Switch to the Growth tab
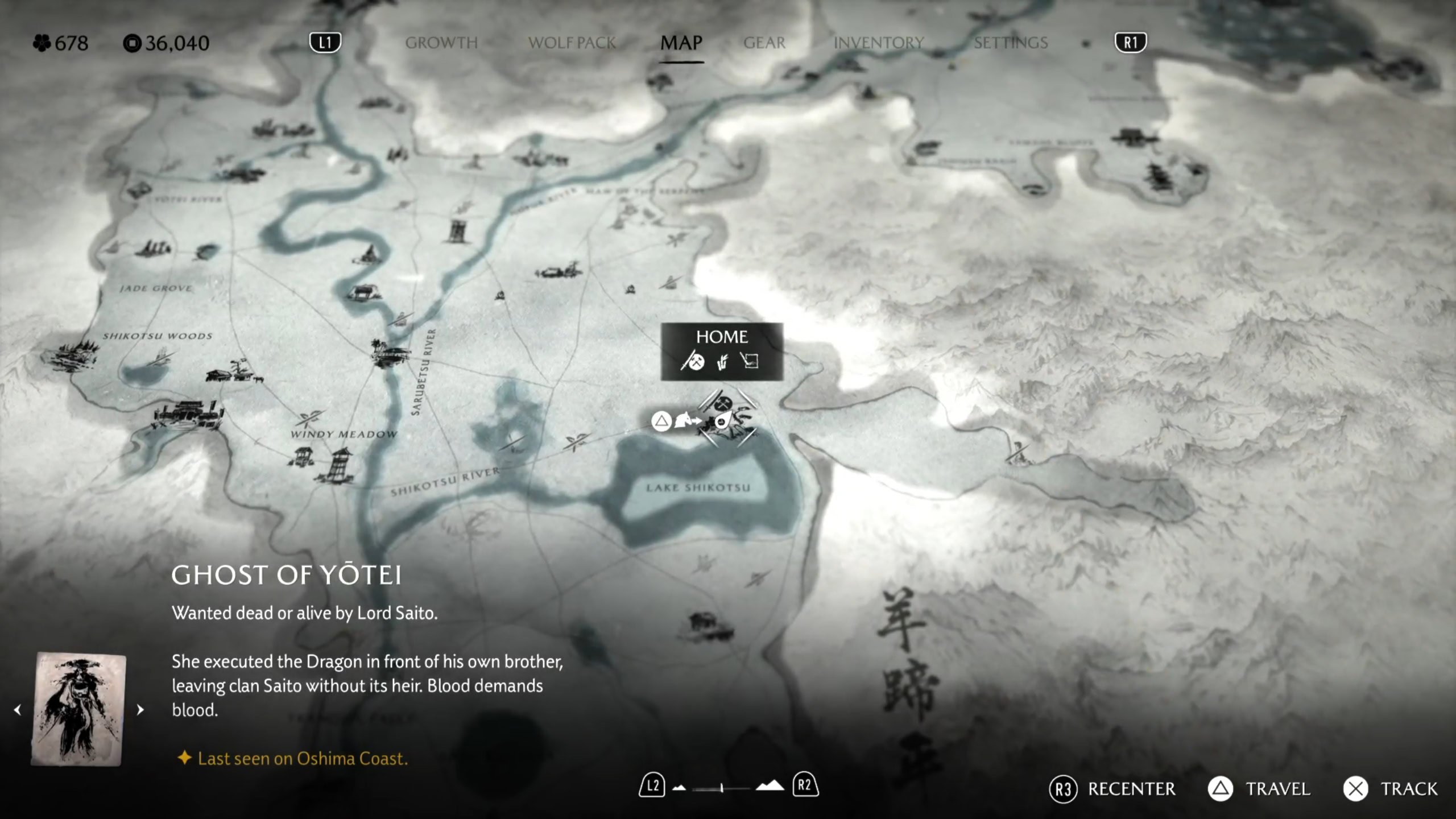The width and height of the screenshot is (1456, 819). (441, 43)
